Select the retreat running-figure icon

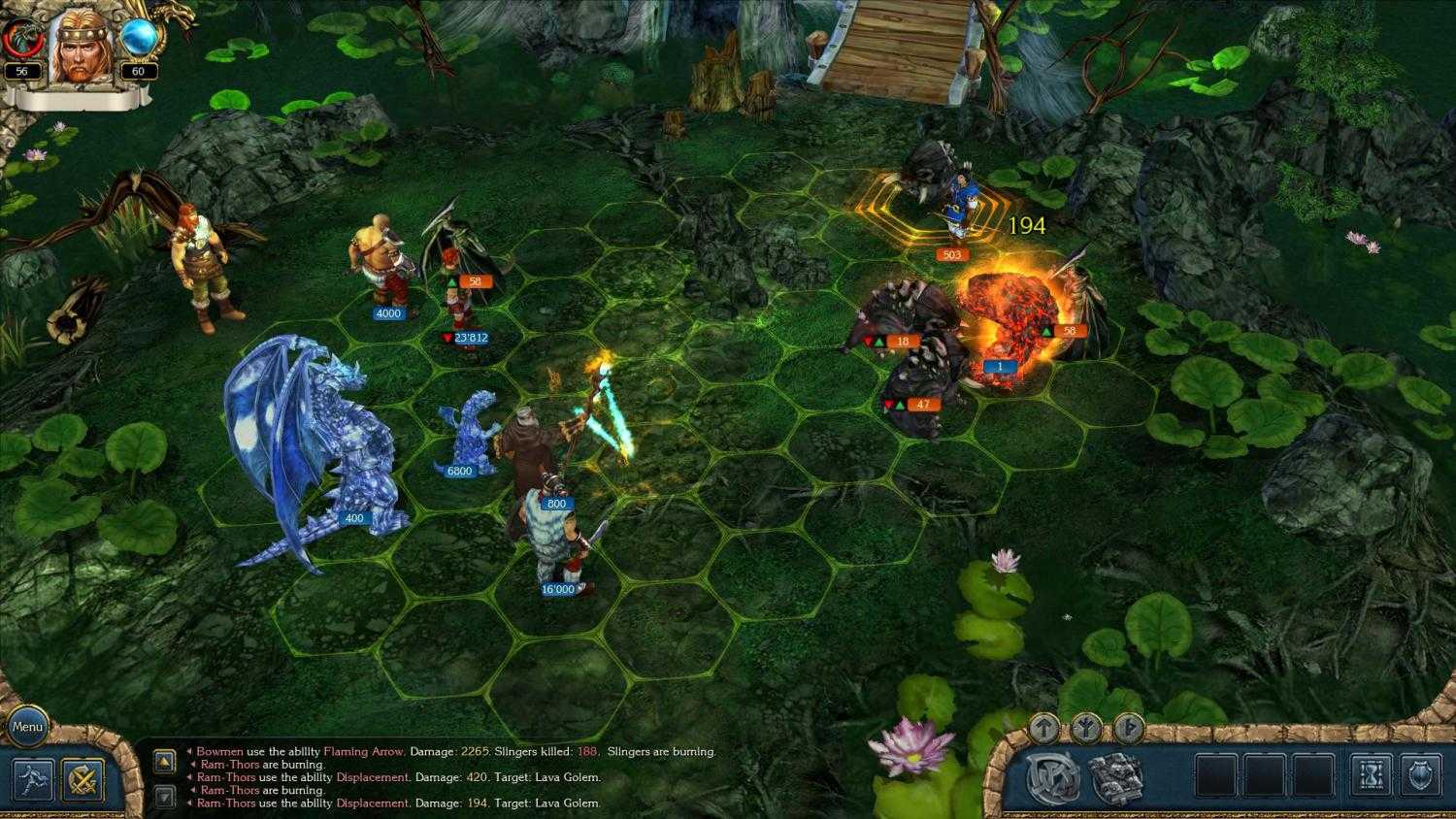[x=34, y=778]
